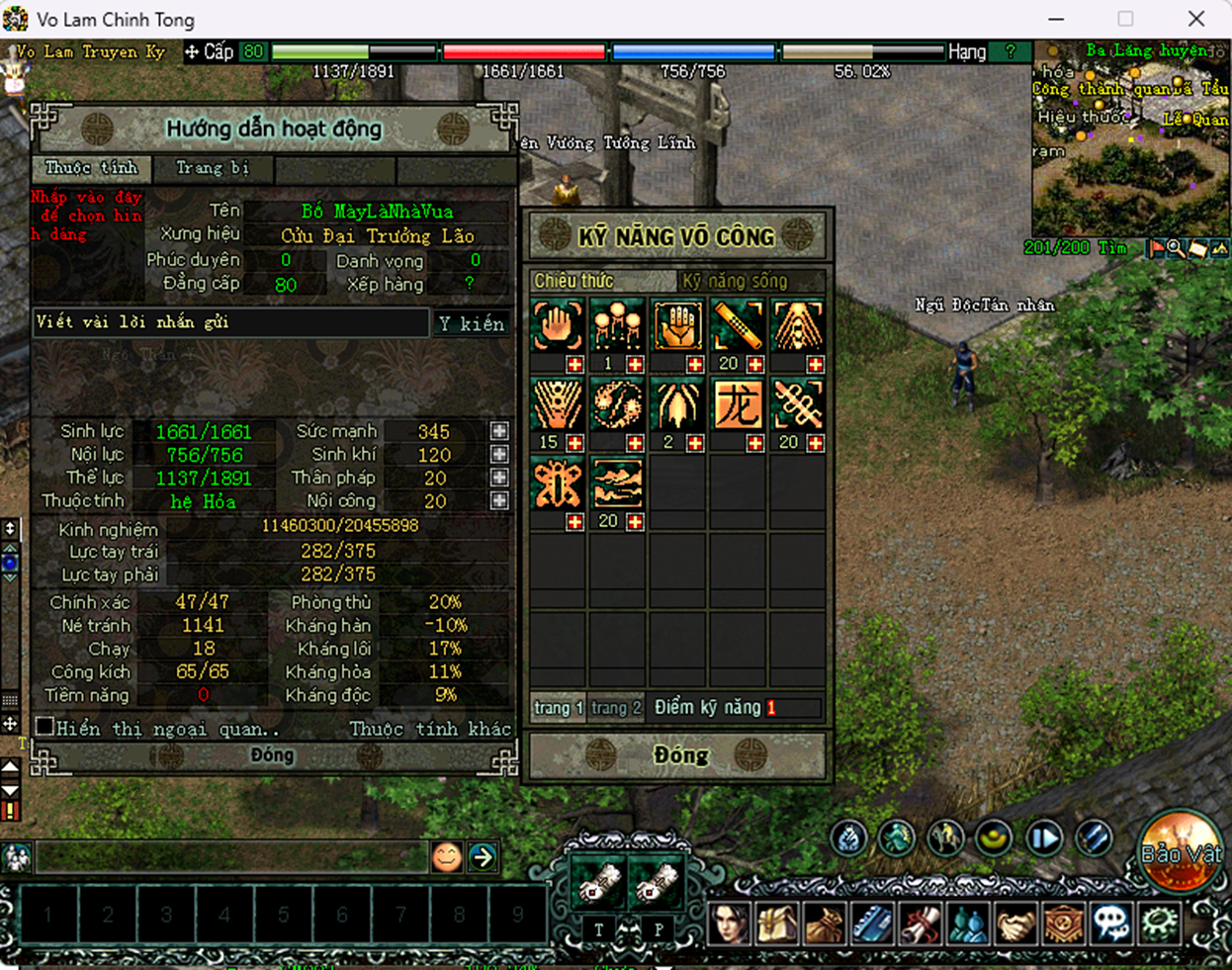Click the message text field
1232x970 pixels.
coord(230,322)
